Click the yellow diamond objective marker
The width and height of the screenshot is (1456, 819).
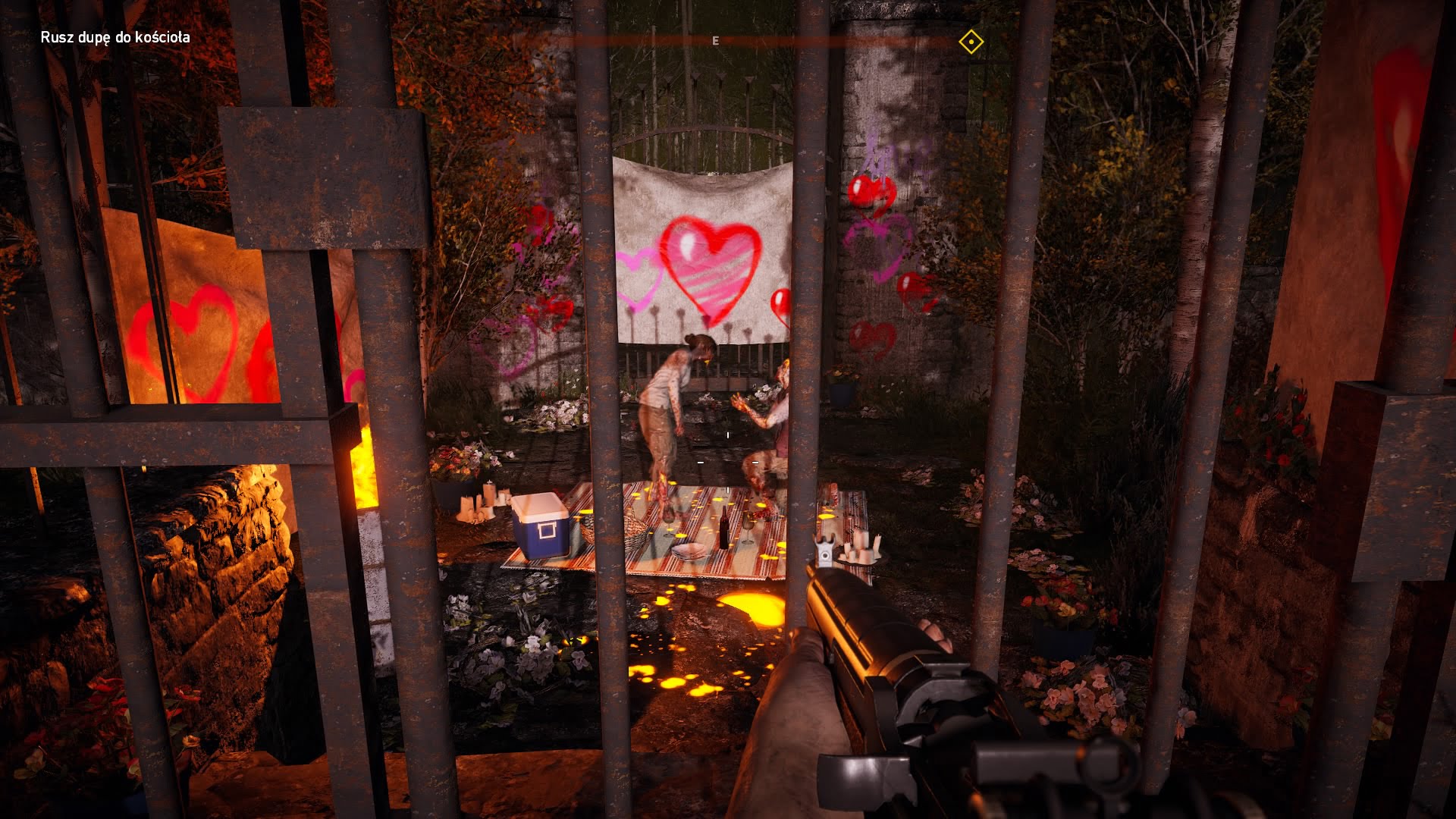click(971, 42)
